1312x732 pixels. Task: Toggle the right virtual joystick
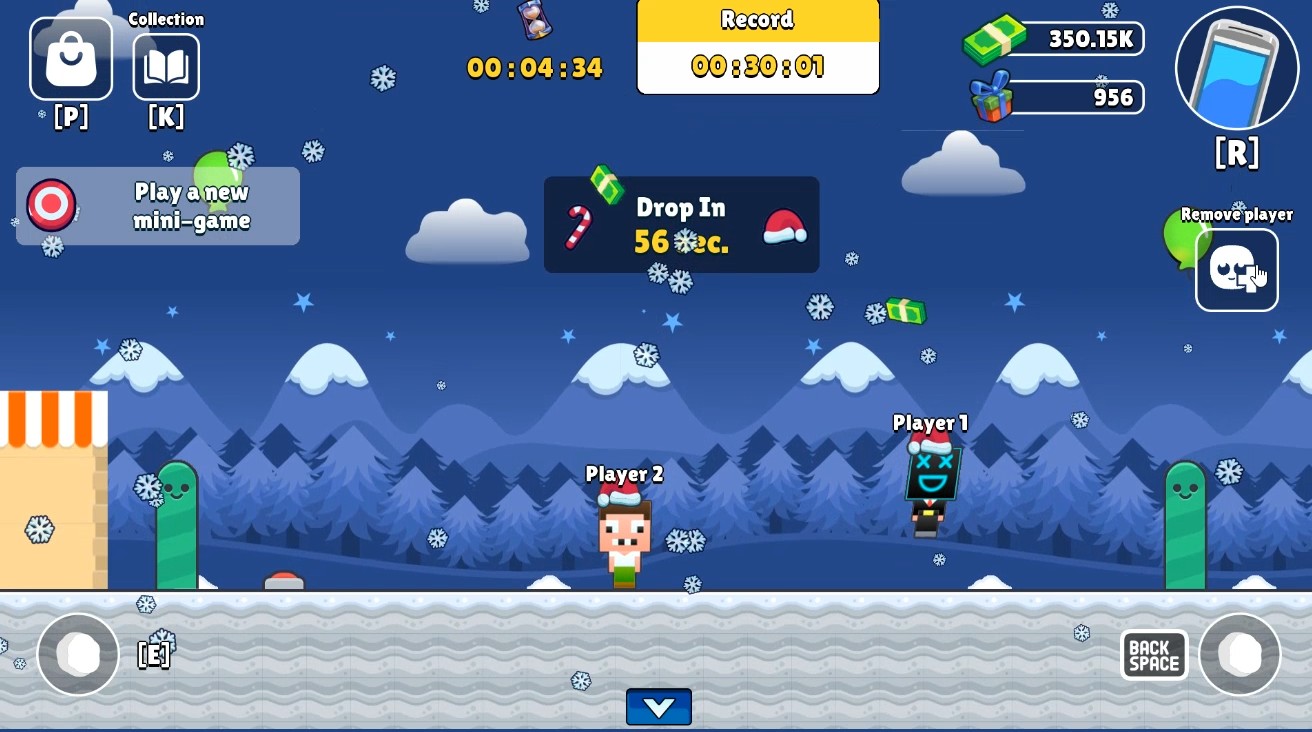1240,653
